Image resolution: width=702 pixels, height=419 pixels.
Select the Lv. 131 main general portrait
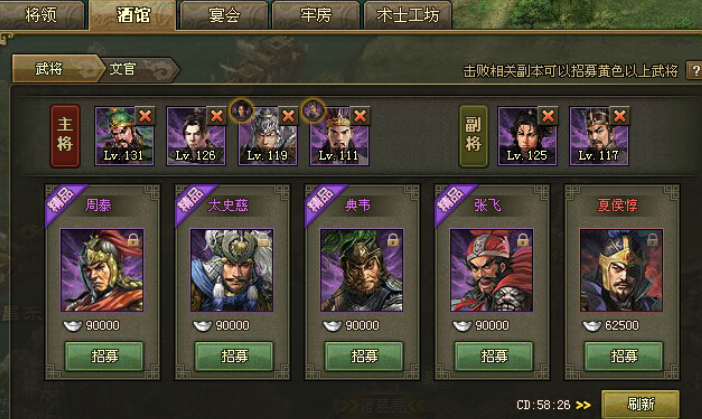(x=120, y=135)
